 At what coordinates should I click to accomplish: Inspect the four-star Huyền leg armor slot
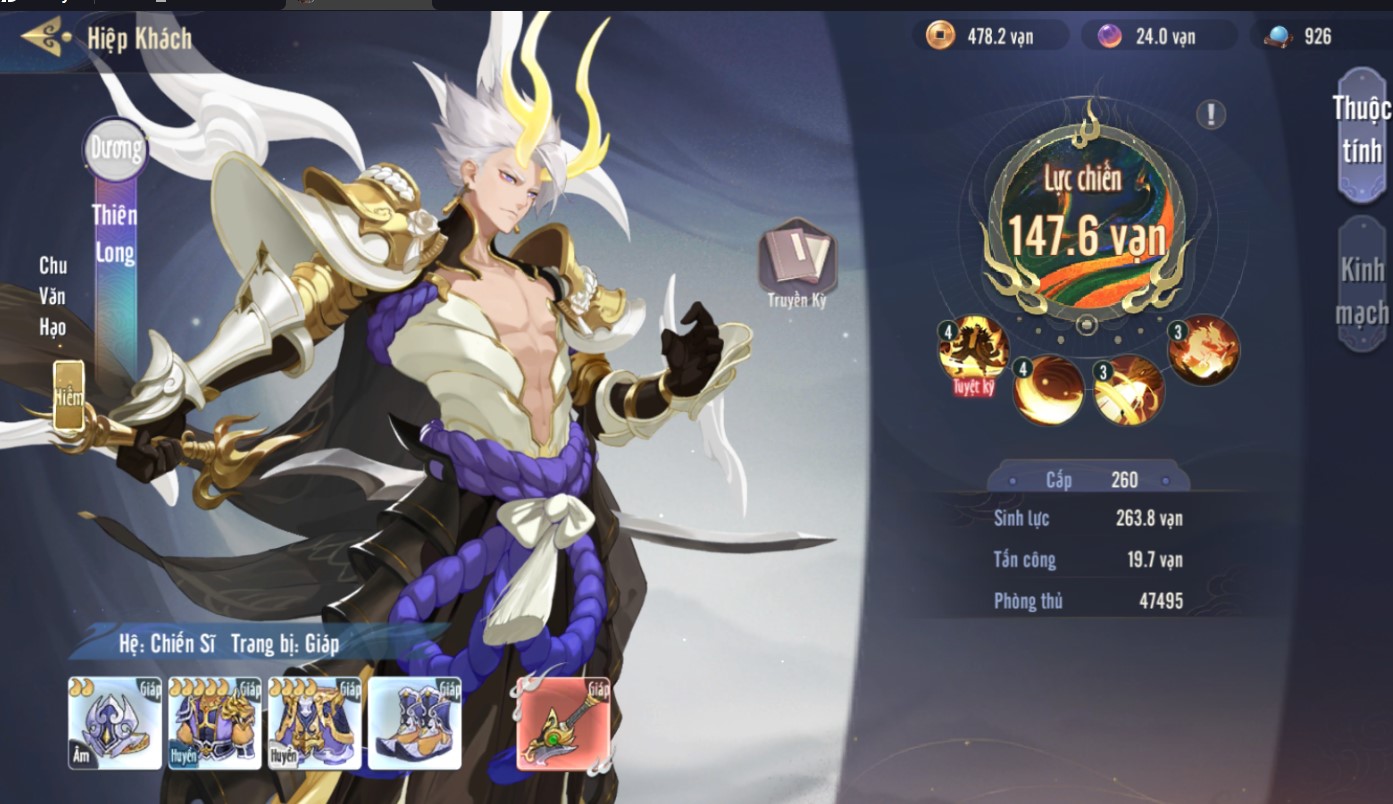coord(314,723)
